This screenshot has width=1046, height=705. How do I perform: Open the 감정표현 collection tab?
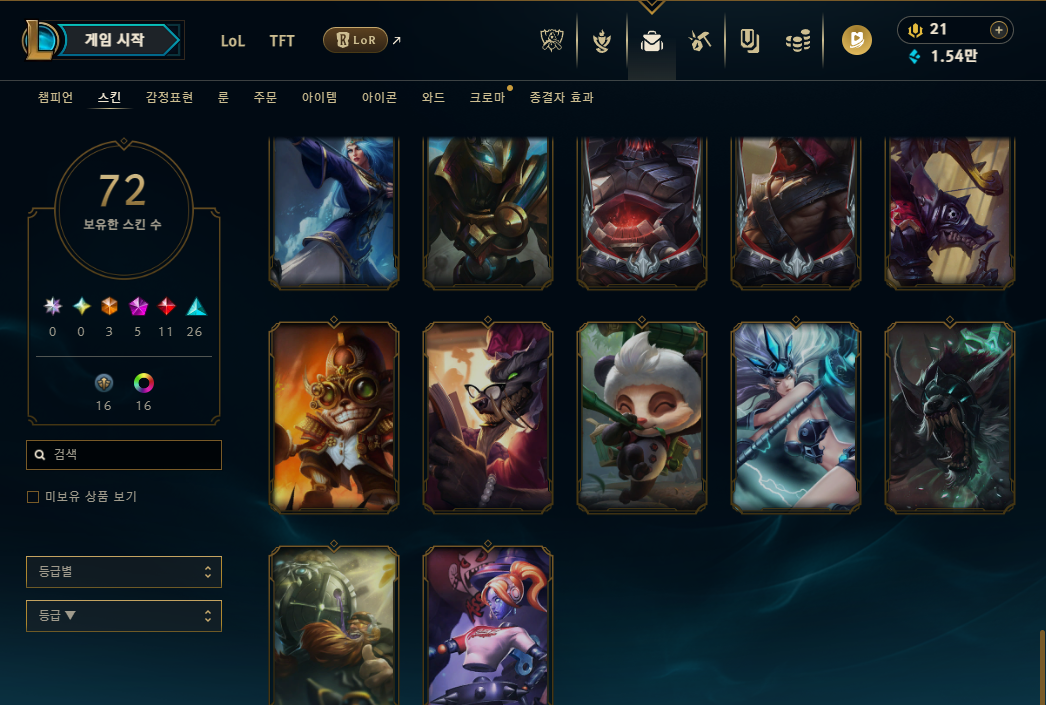click(x=169, y=97)
